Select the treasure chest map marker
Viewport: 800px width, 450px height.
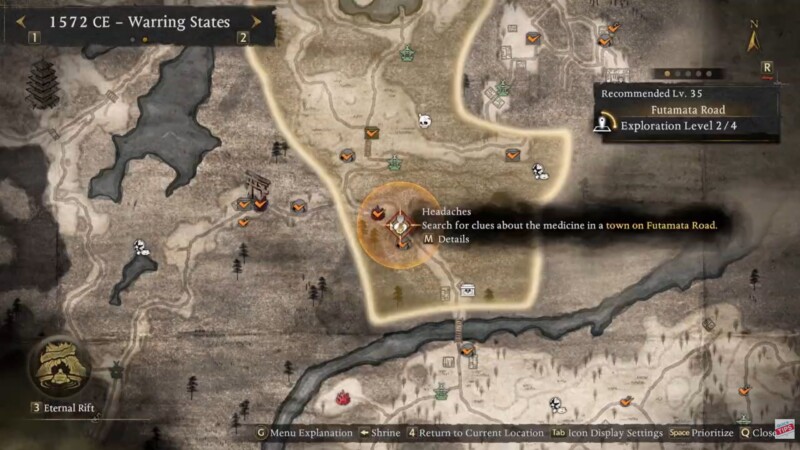point(467,289)
